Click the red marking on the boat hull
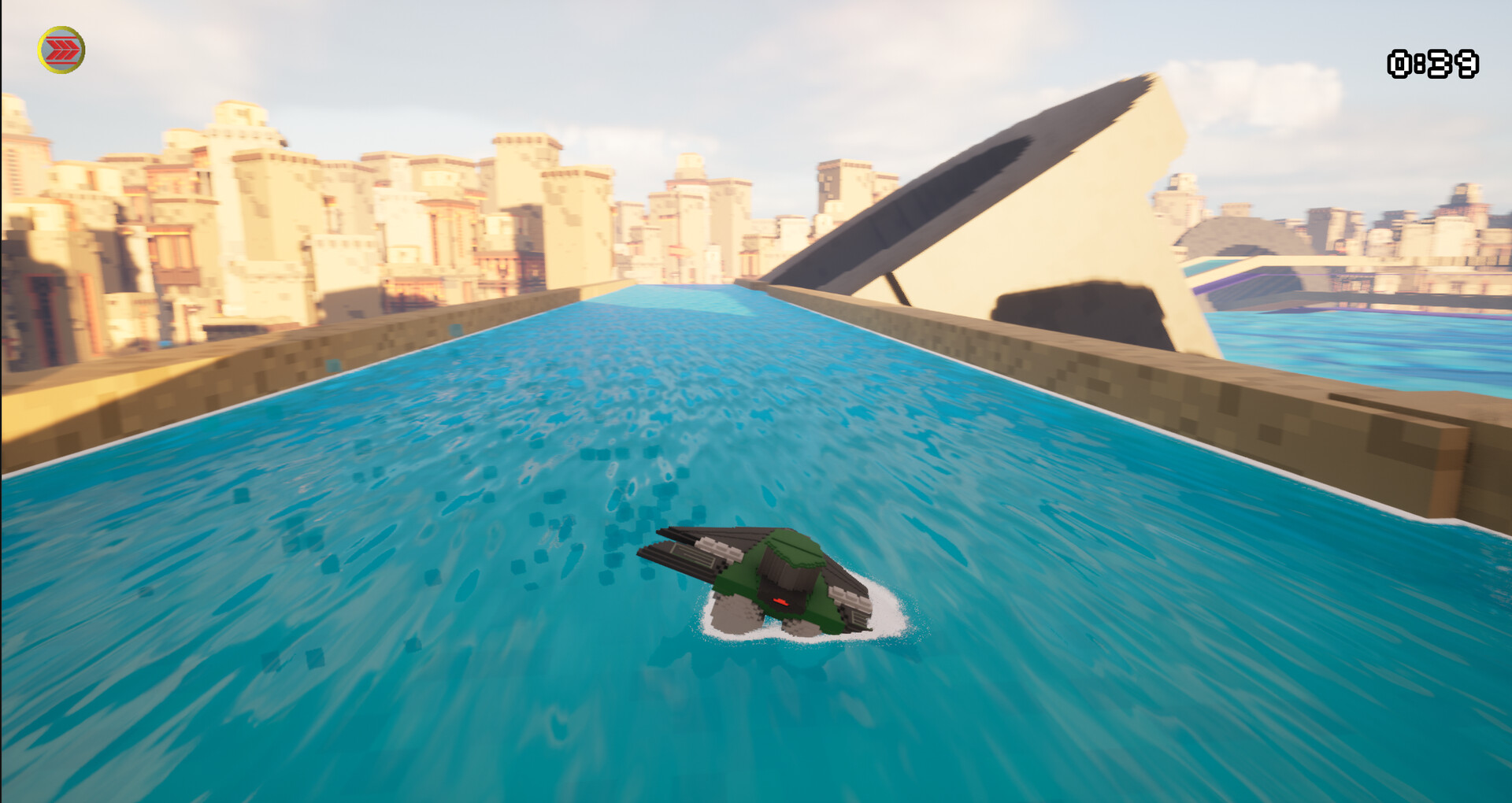Screen dimensions: 1512x803 [781, 602]
